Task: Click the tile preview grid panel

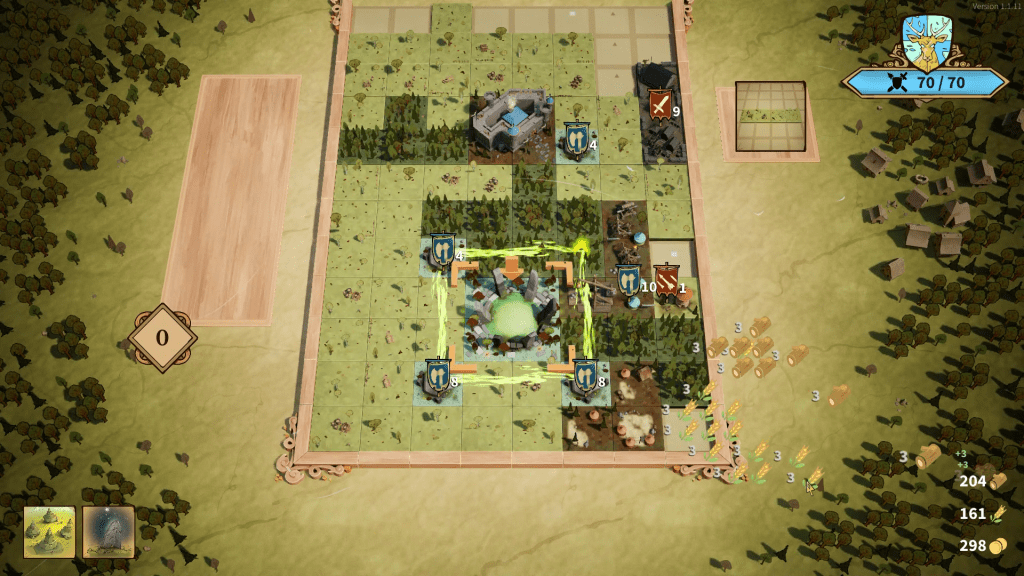Action: click(770, 118)
